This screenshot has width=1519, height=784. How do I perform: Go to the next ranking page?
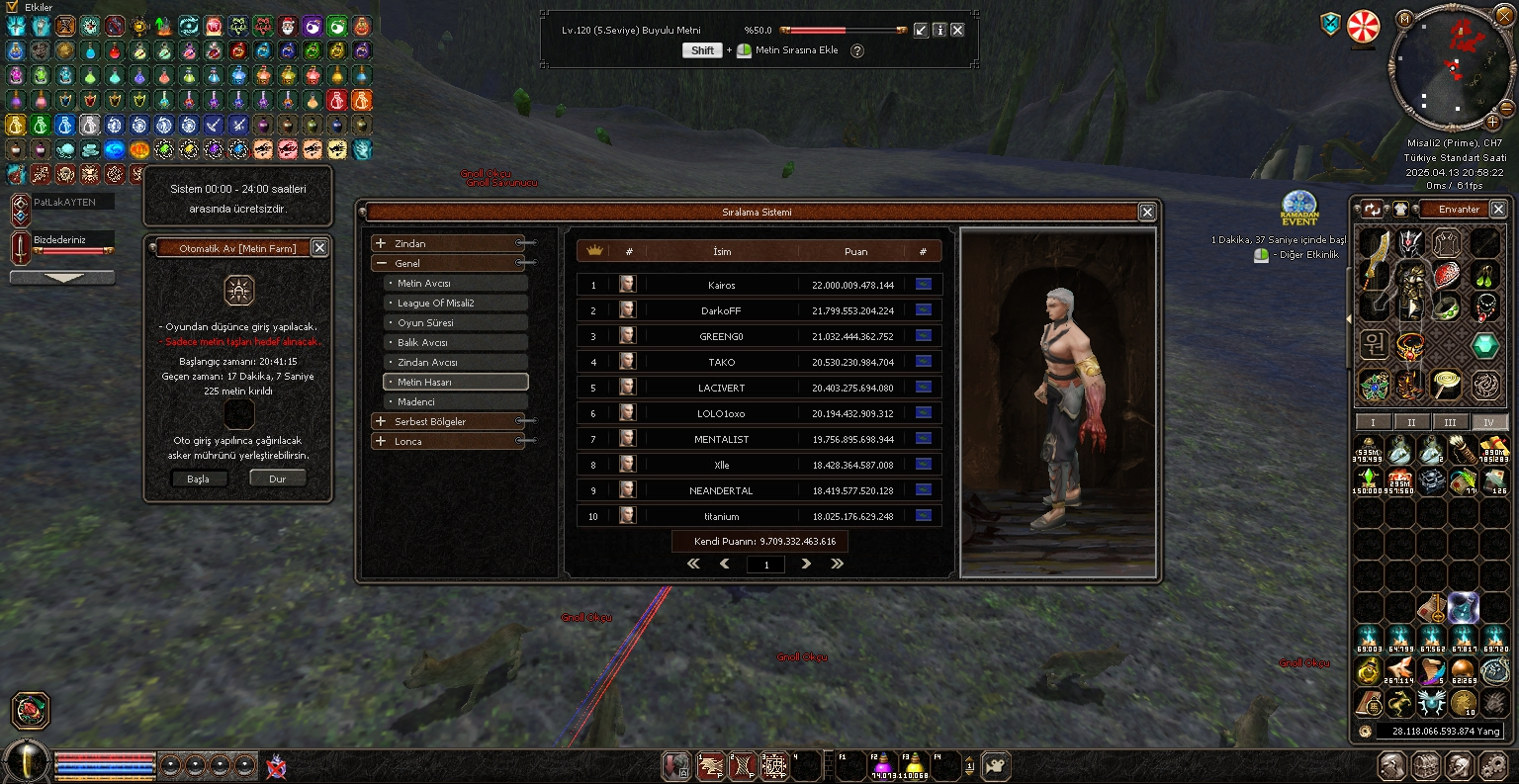pyautogui.click(x=806, y=564)
